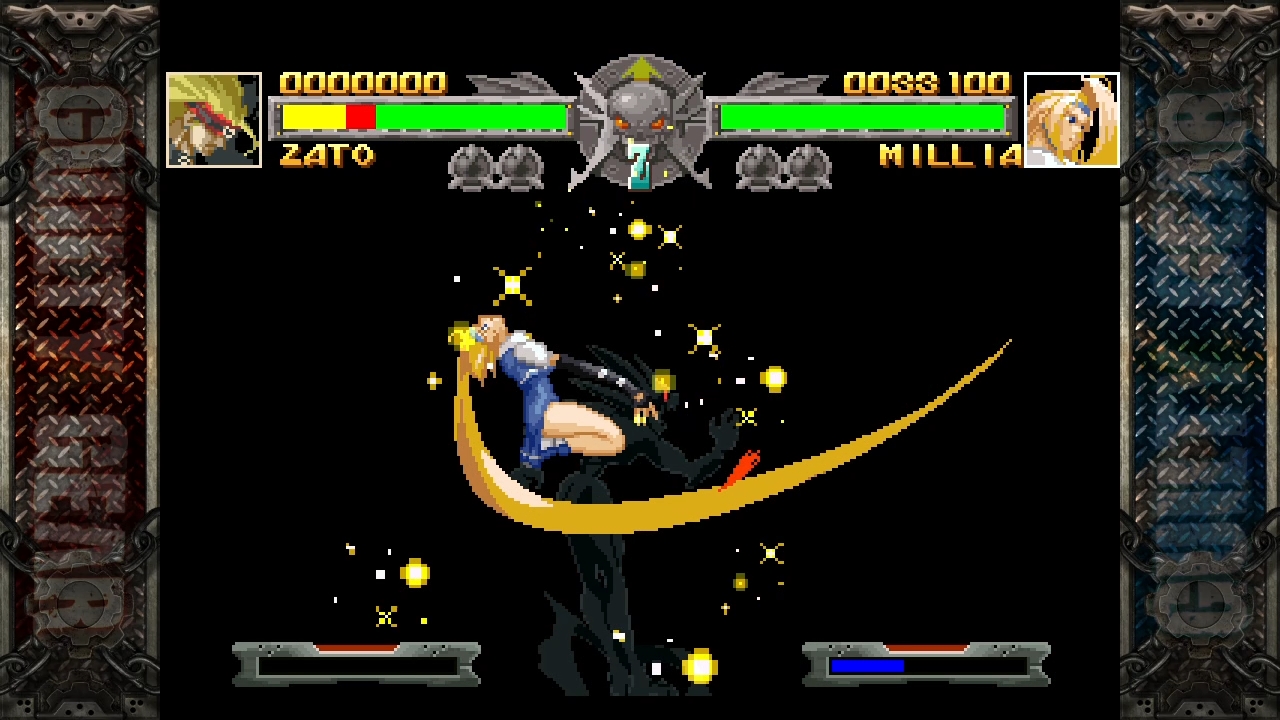The image size is (1280, 720).
Task: Select Zato's first round indicator orb
Action: click(468, 167)
